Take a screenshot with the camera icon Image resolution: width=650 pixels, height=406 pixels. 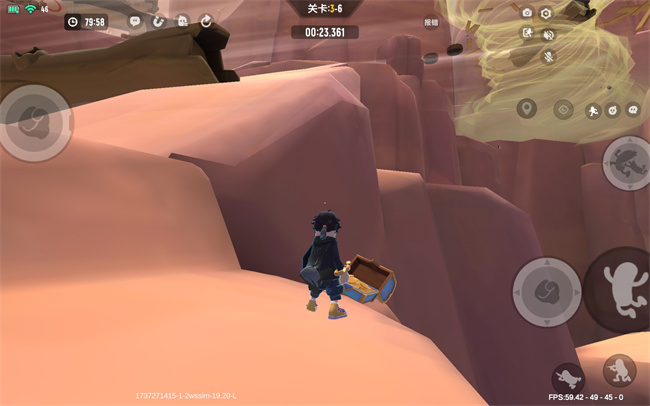(527, 13)
